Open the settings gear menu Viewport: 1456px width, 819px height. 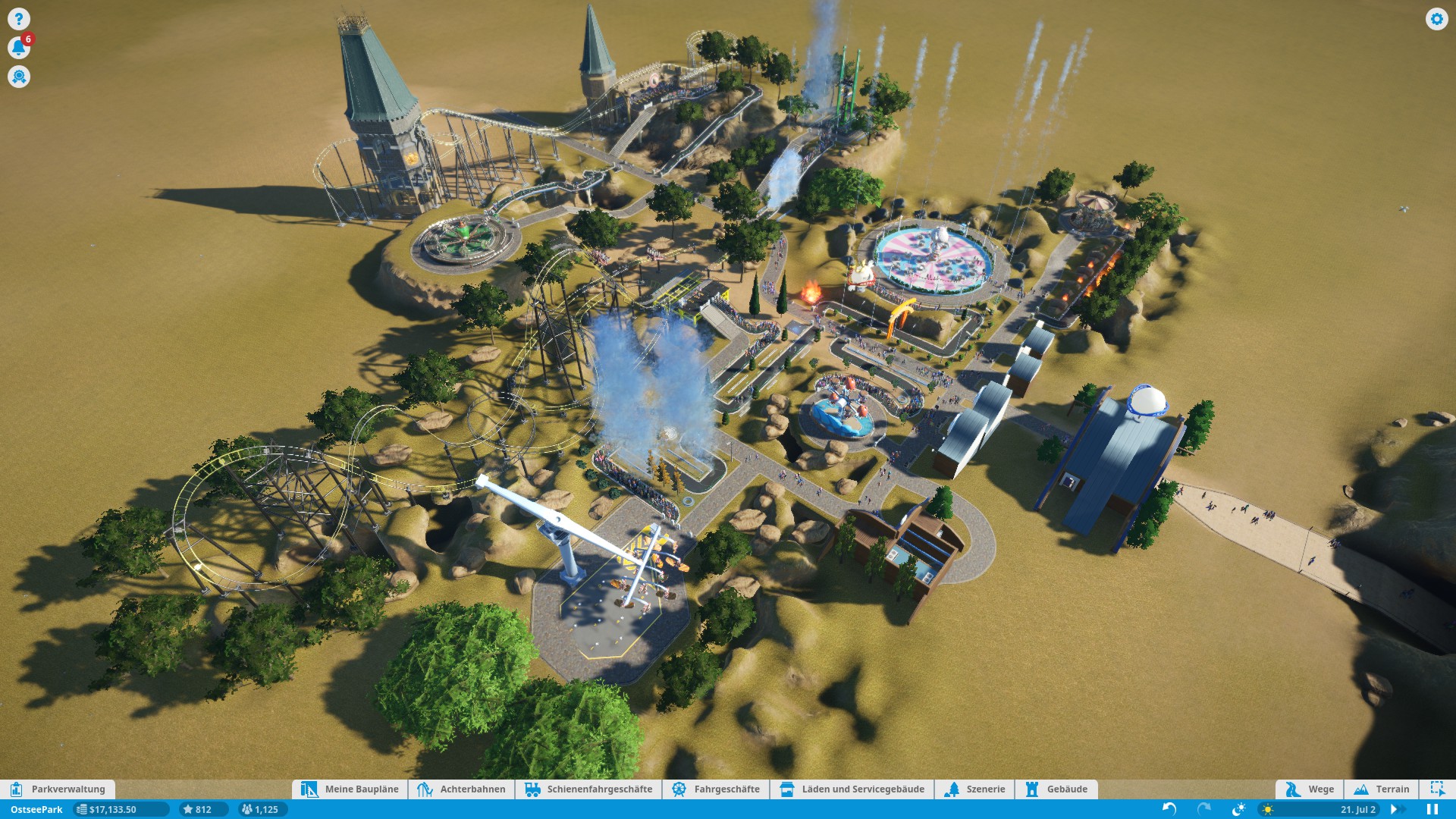click(x=1436, y=19)
